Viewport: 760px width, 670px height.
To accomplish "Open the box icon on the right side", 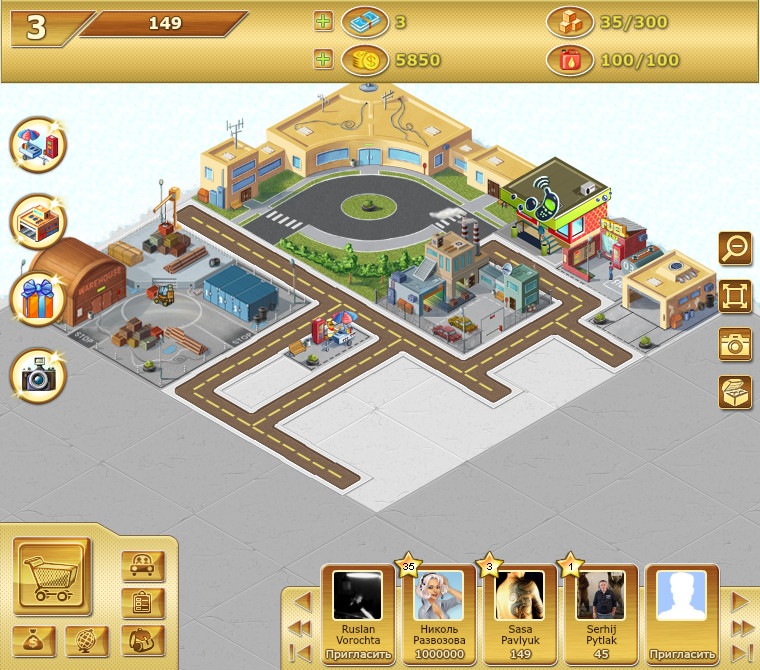I will click(x=735, y=391).
